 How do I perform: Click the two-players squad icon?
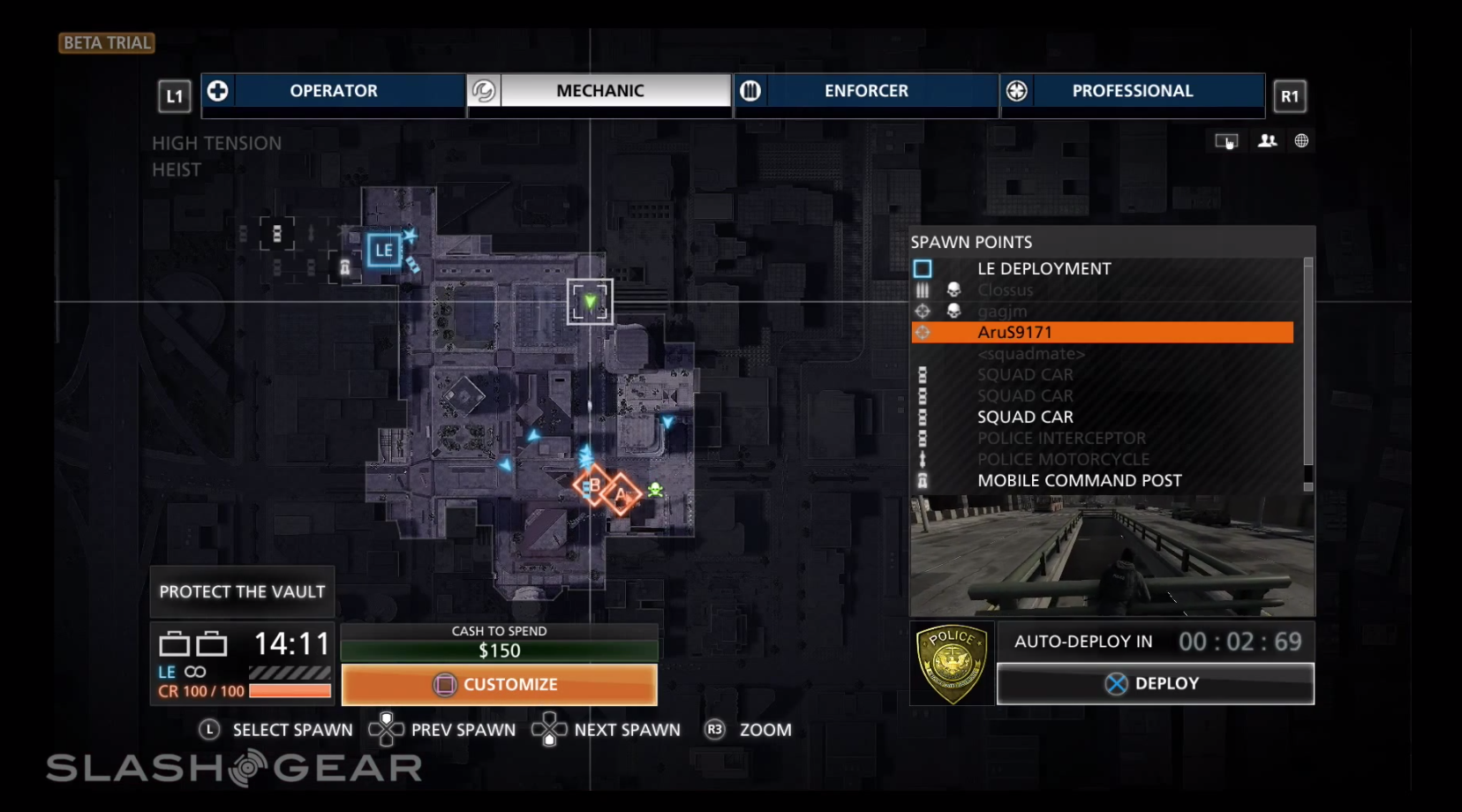click(1268, 140)
